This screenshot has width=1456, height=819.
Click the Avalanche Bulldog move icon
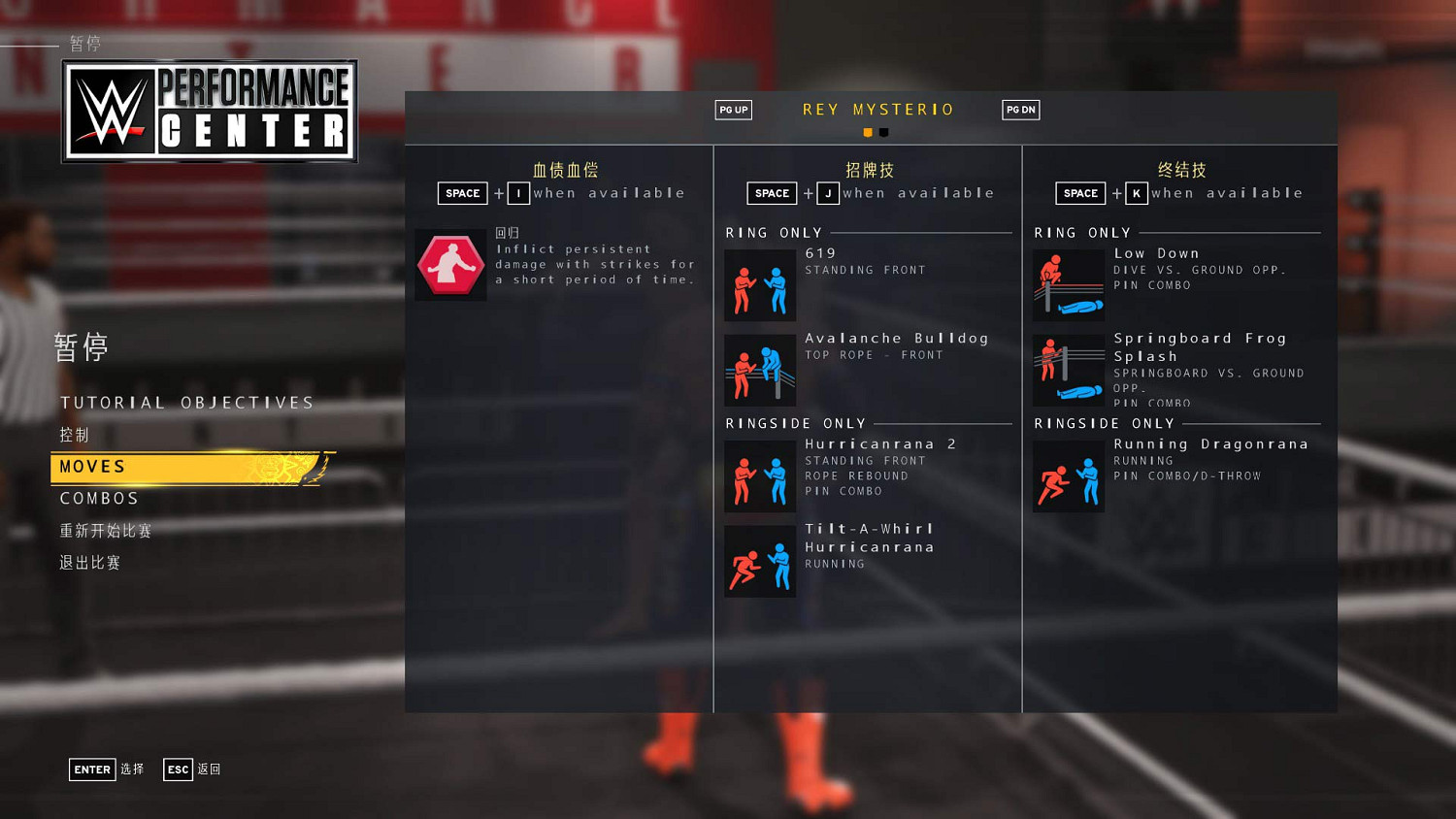click(760, 370)
